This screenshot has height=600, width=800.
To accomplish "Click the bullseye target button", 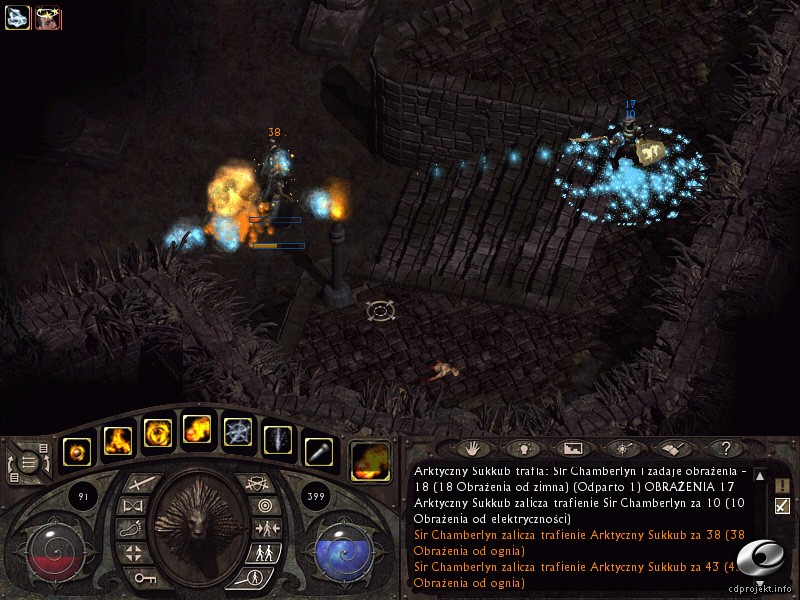I will (264, 506).
